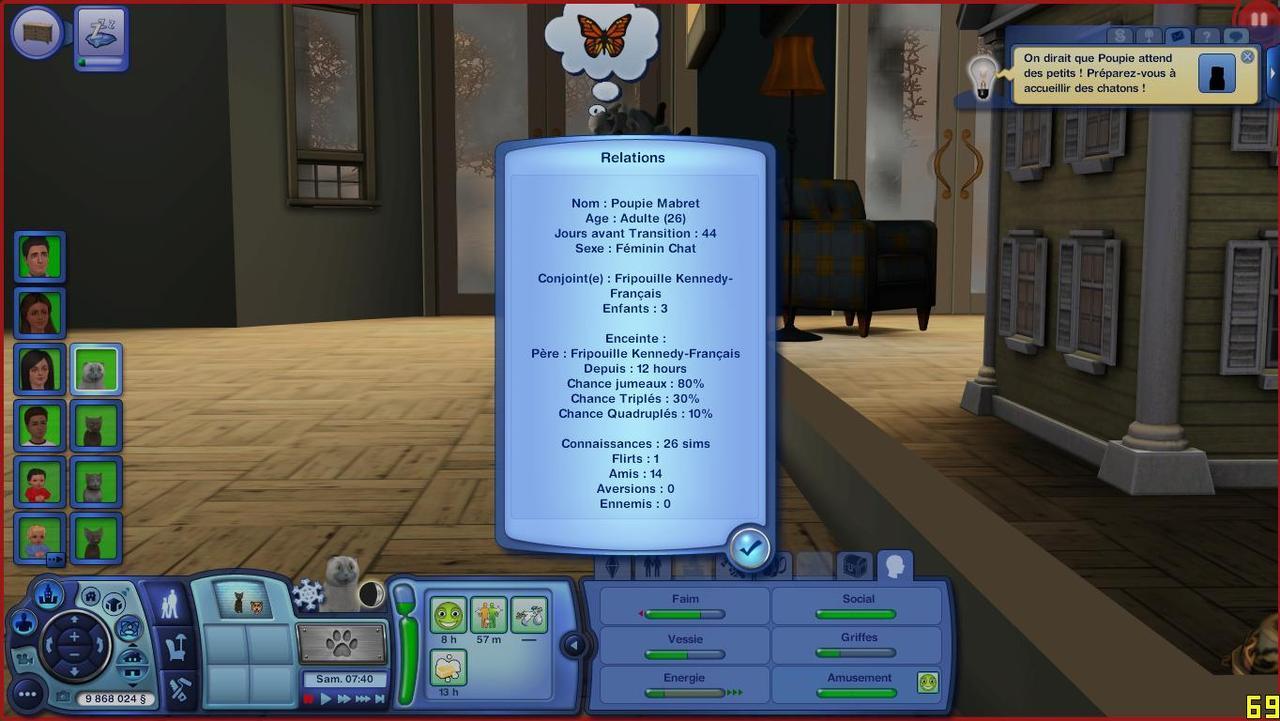This screenshot has height=721, width=1280.
Task: Close the kitten notification with the X
Action: 1247,57
